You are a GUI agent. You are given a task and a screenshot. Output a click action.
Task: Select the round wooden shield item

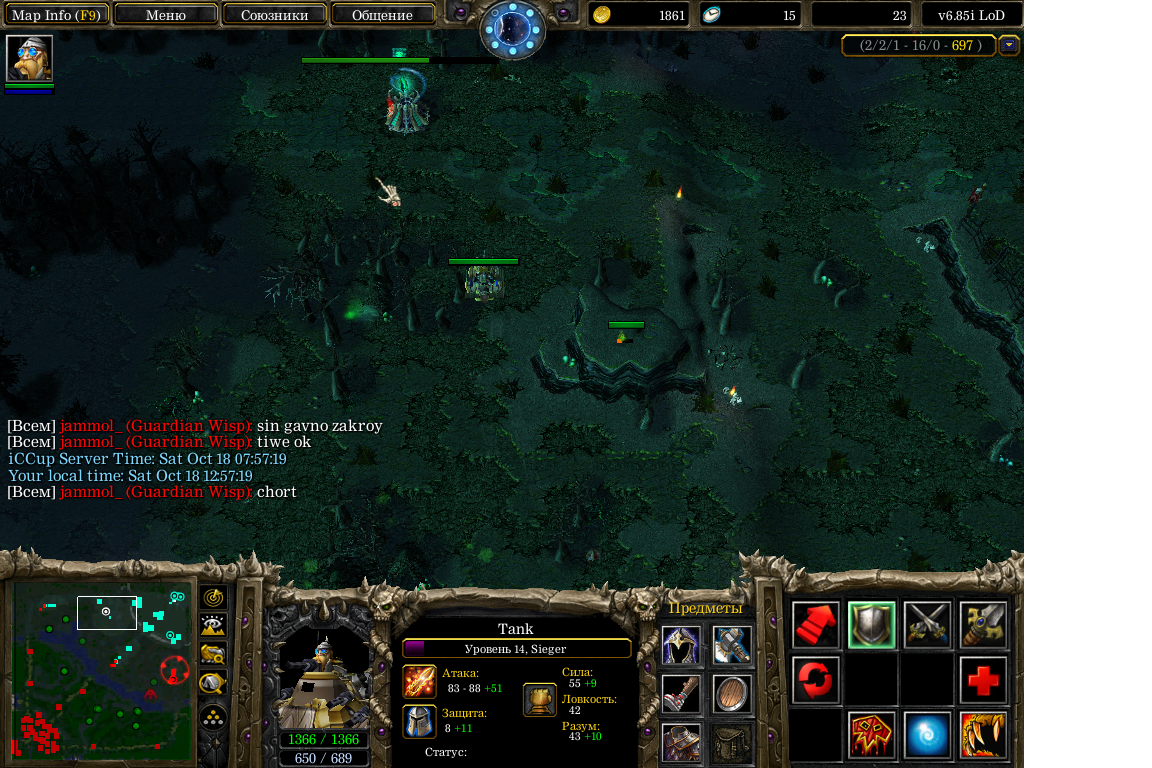[732, 694]
